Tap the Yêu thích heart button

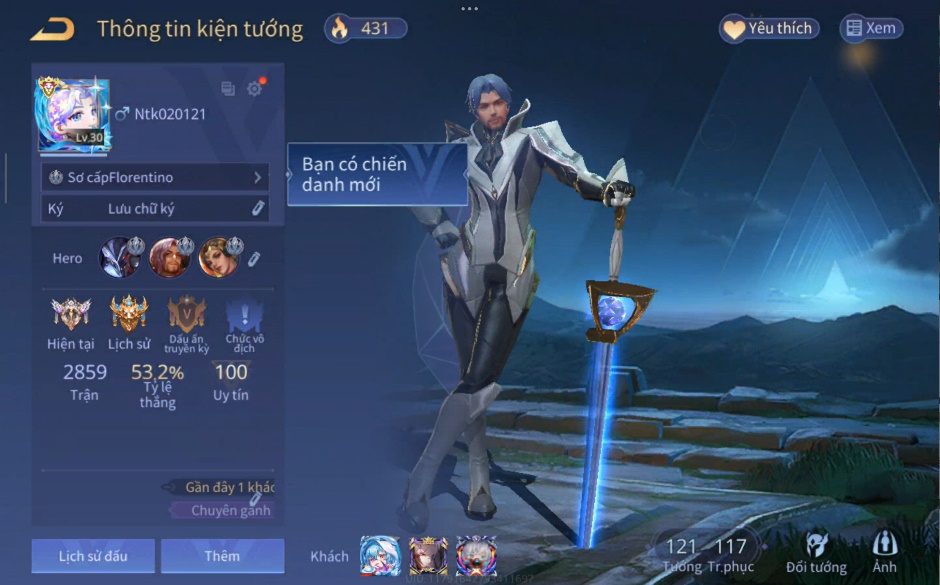[769, 29]
